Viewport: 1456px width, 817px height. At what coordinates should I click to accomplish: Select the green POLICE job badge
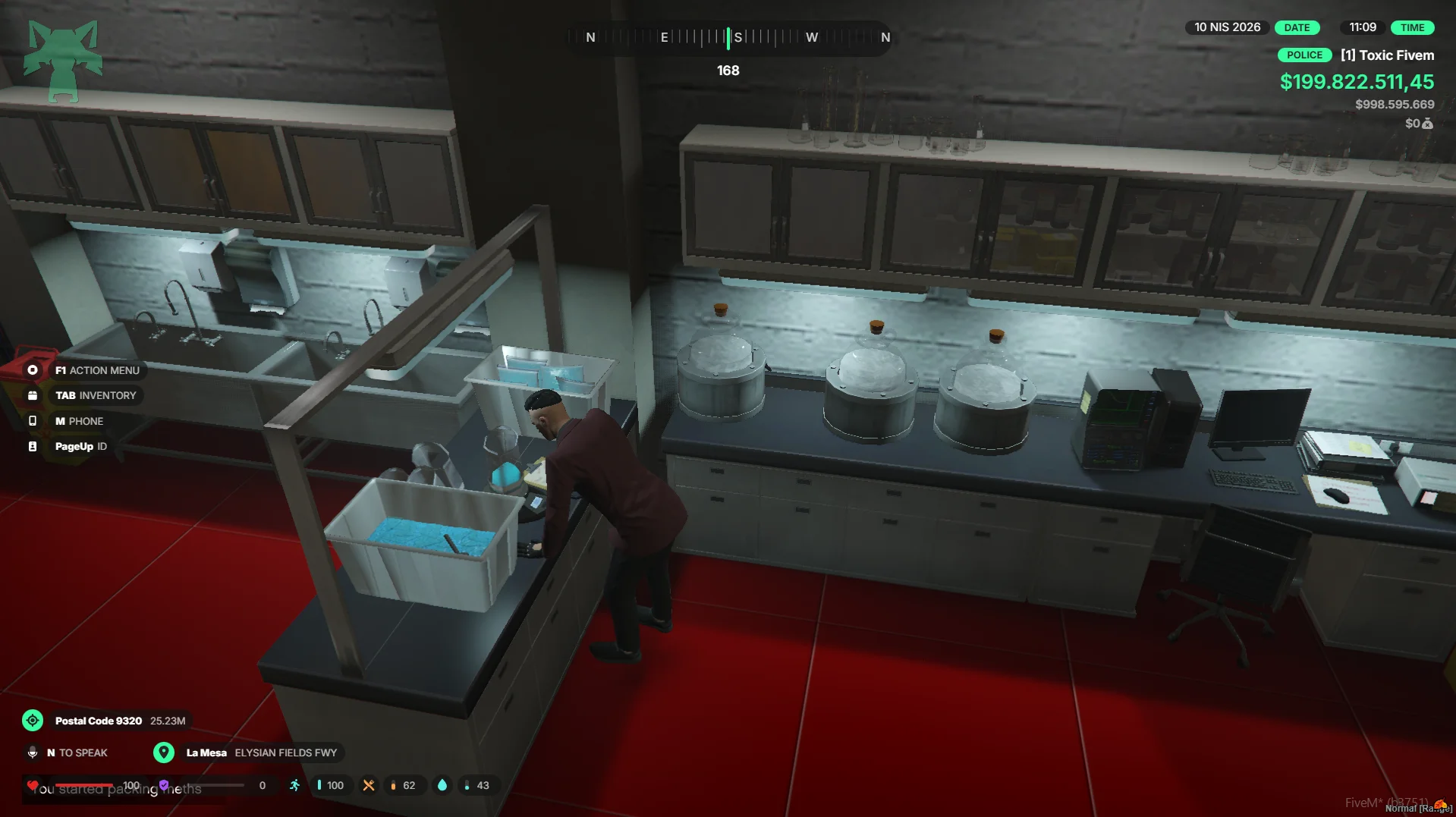[1304, 55]
